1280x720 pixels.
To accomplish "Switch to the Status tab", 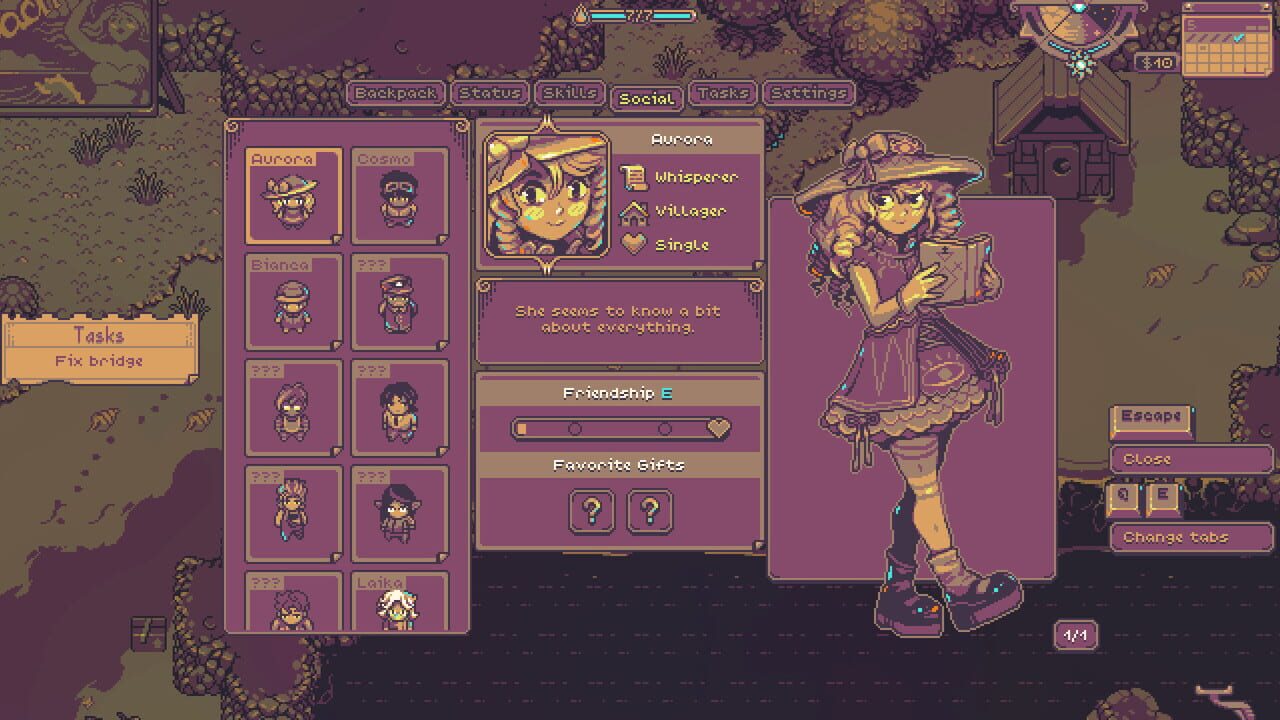I will 489,93.
